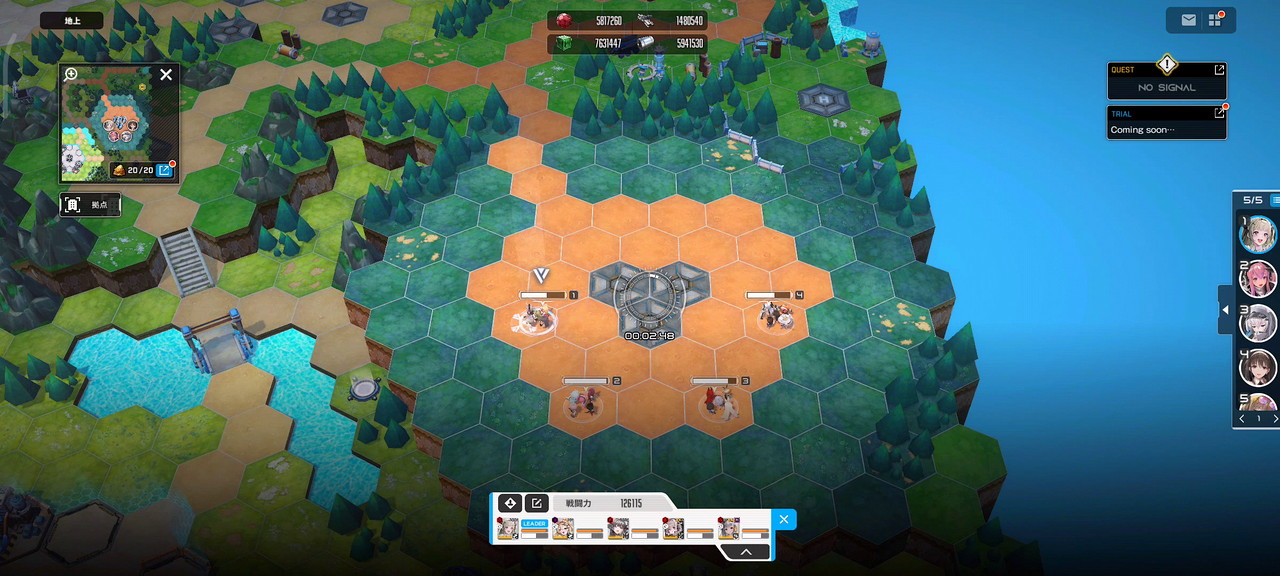1280x576 pixels.
Task: Expand the QUEST panel
Action: click(x=1219, y=70)
